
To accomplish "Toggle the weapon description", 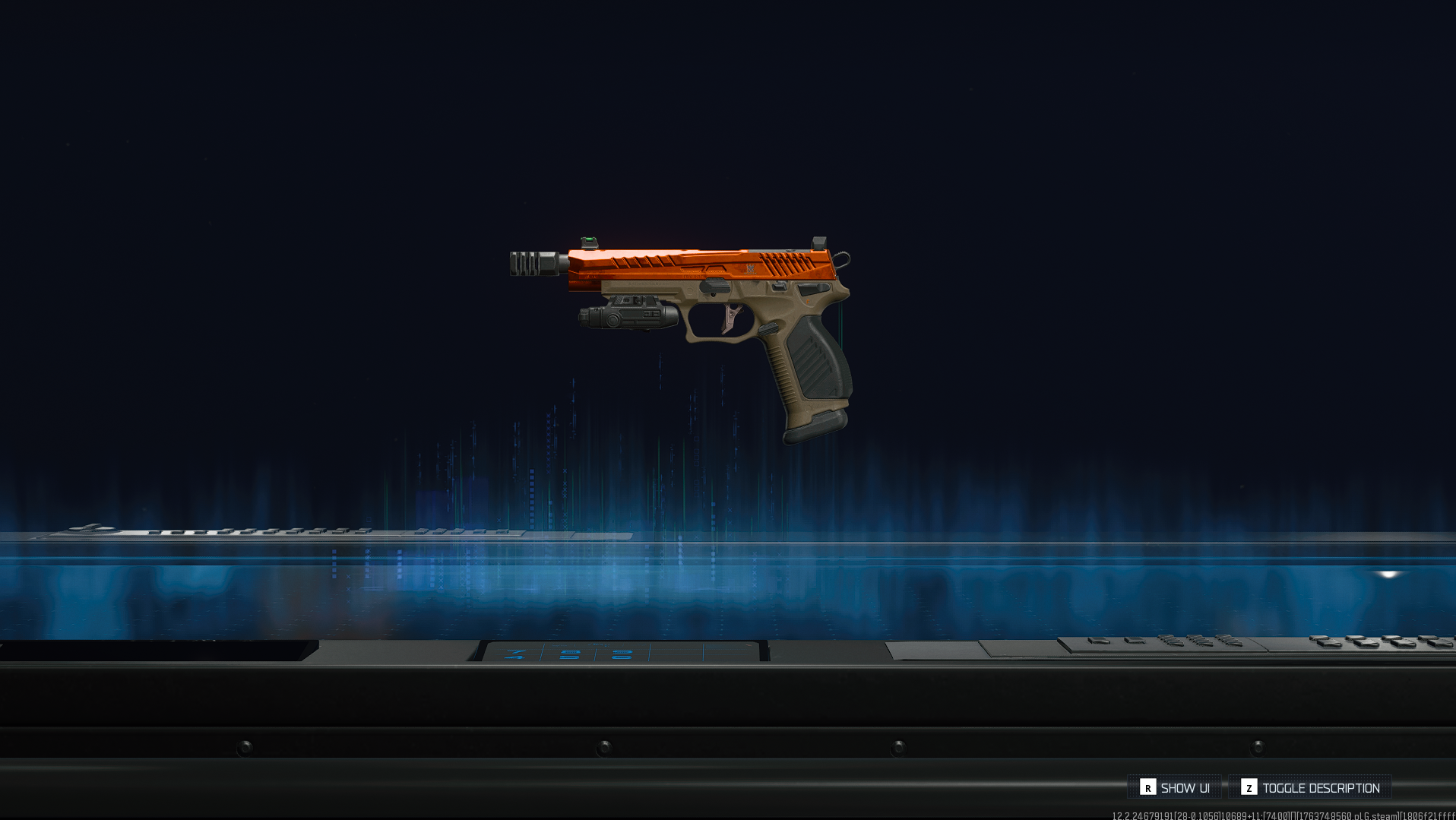I will tap(1310, 787).
